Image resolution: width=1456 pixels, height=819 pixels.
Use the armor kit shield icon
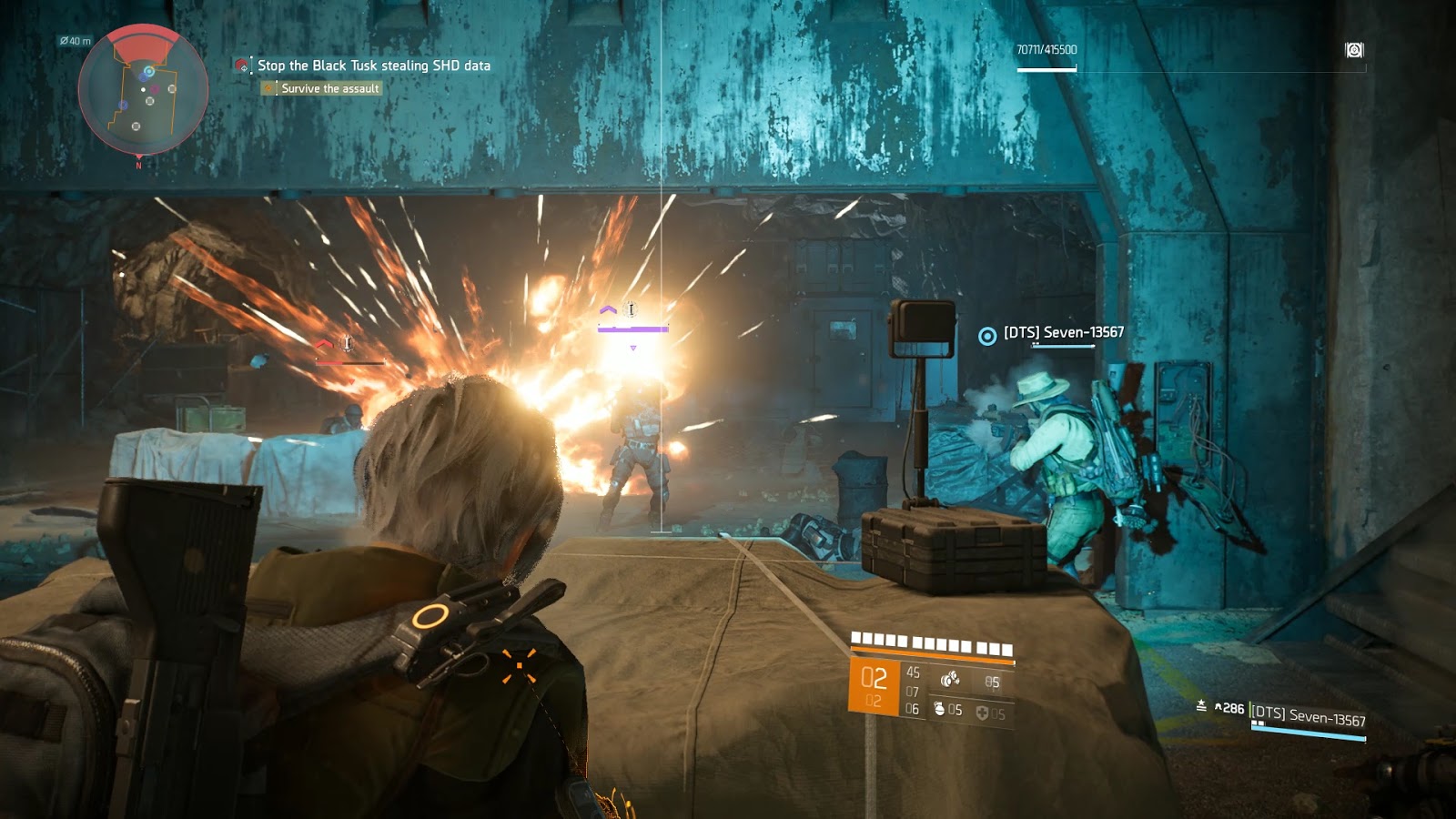pyautogui.click(x=982, y=713)
